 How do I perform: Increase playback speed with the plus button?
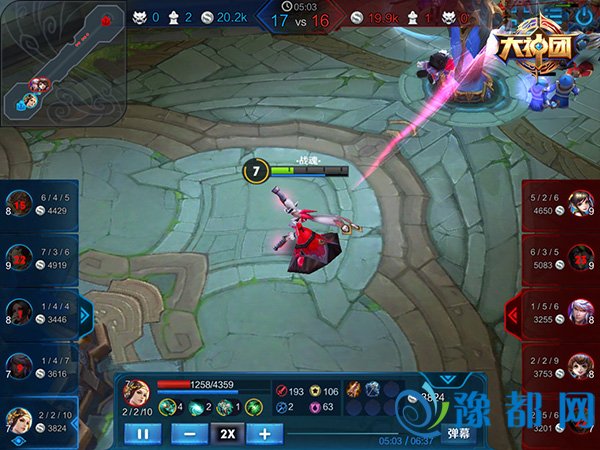click(x=264, y=434)
